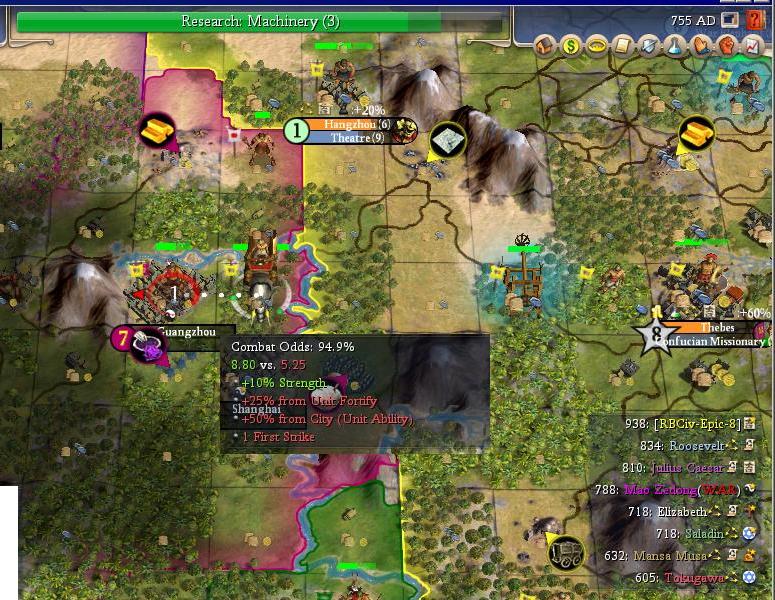775x600 pixels.
Task: Contact Mansa Musa from the scoreboard
Action: tap(670, 556)
